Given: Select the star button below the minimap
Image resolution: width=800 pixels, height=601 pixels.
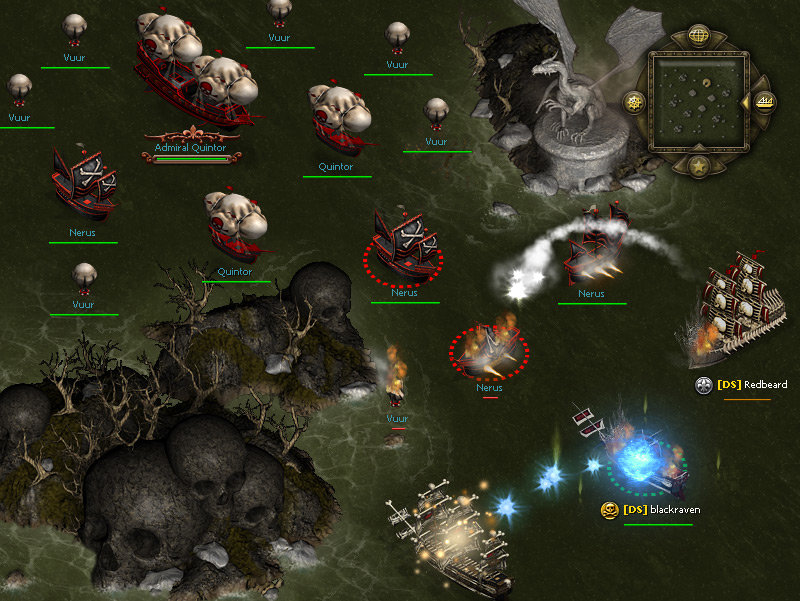Looking at the screenshot, I should pos(699,165).
